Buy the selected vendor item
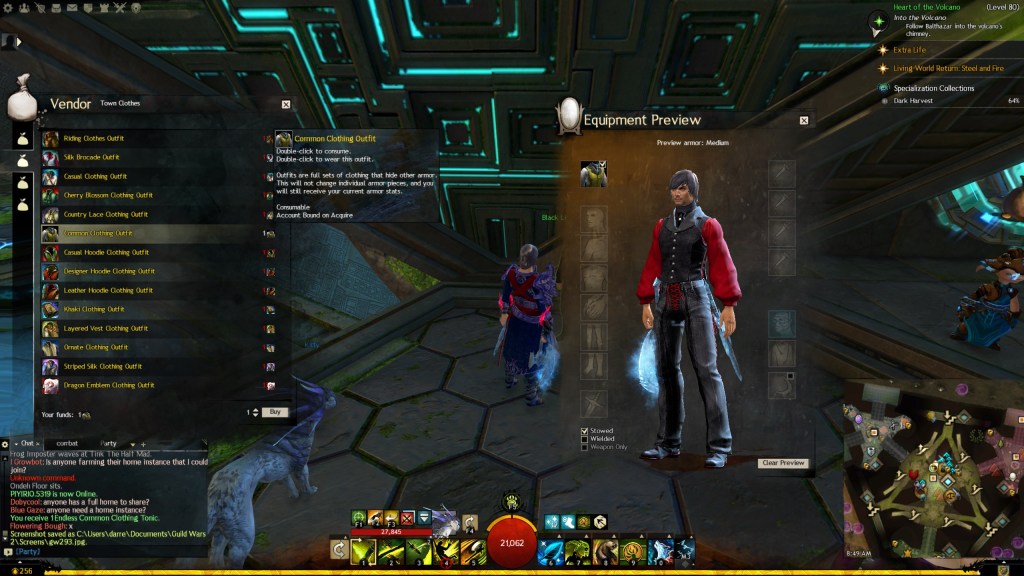The image size is (1024, 576). click(274, 412)
